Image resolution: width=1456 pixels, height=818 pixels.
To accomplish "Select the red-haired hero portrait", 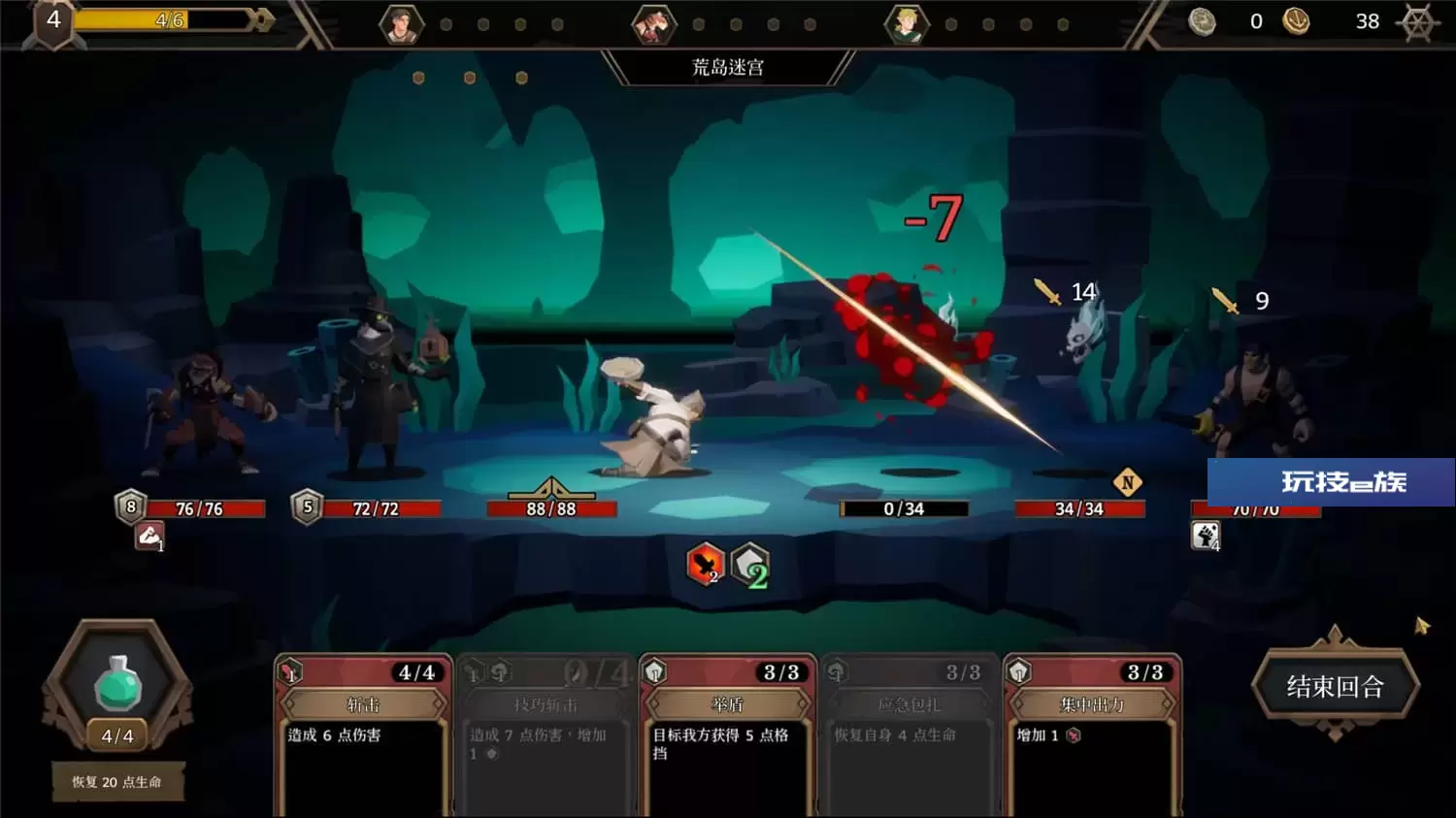I will pyautogui.click(x=653, y=24).
